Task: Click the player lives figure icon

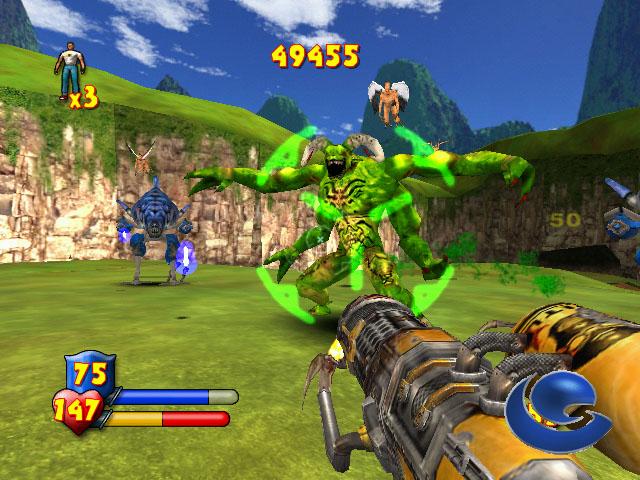Action: click(x=70, y=66)
